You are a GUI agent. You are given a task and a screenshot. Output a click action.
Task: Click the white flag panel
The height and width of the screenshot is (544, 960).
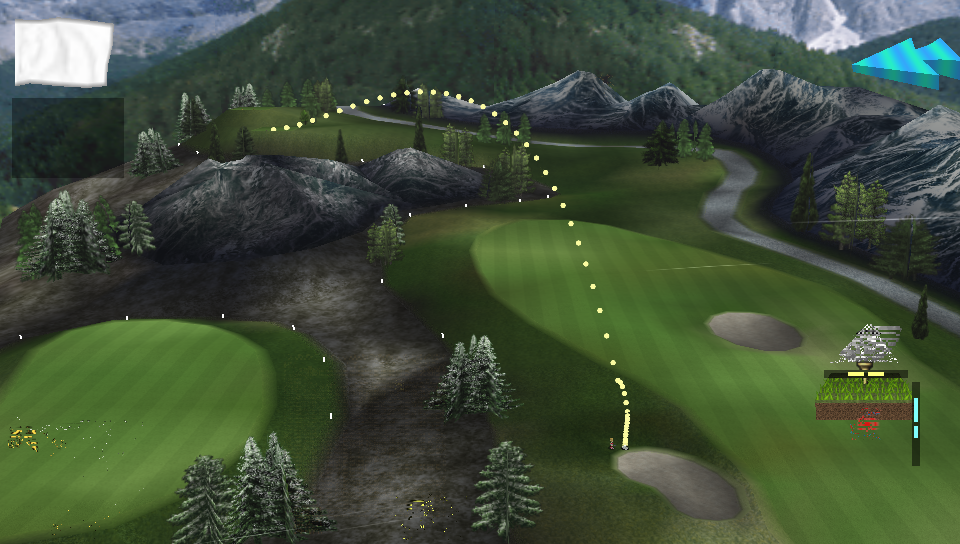(x=62, y=52)
